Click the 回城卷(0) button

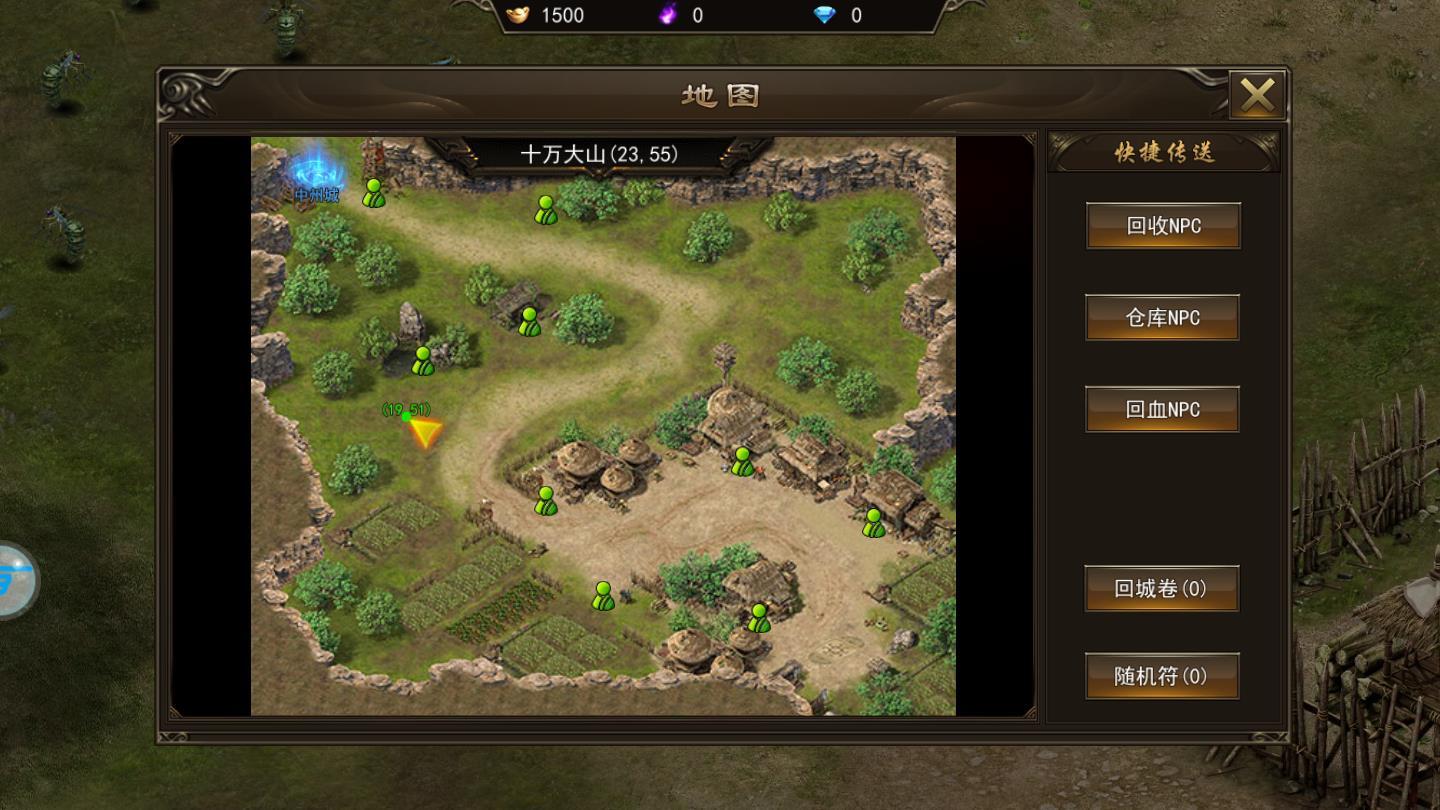pyautogui.click(x=1161, y=589)
